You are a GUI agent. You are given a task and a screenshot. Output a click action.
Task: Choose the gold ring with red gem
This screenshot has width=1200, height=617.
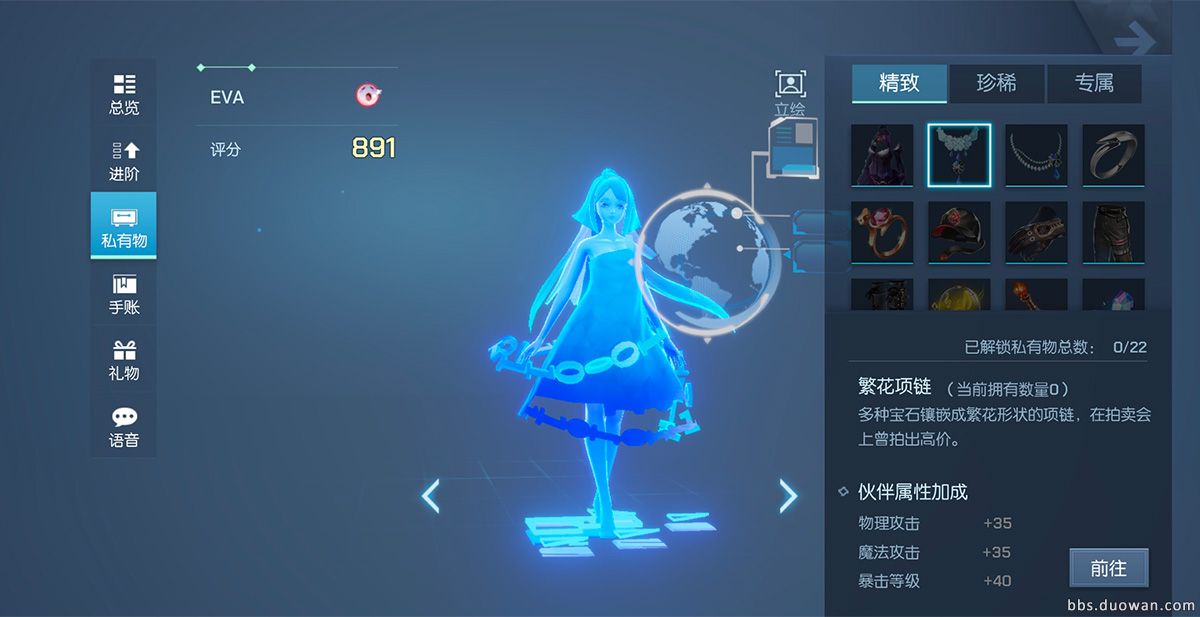pos(882,232)
